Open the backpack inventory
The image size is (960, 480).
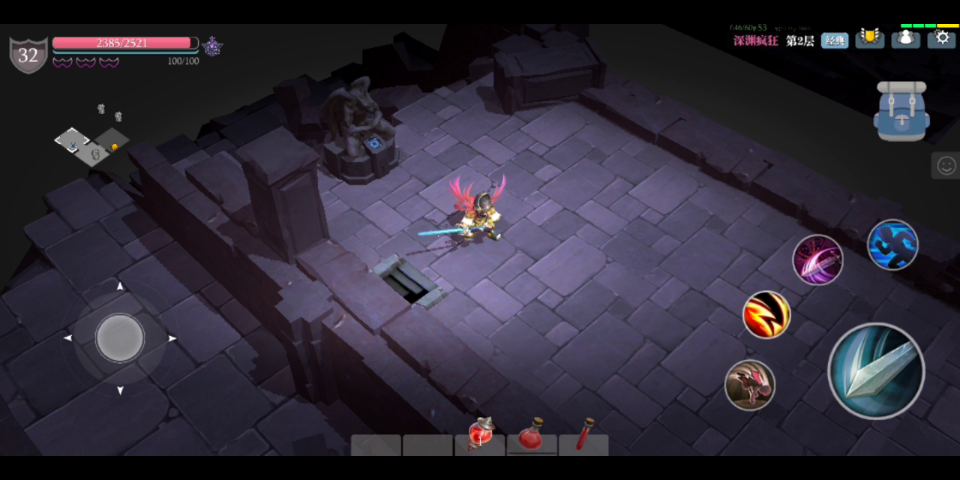[x=903, y=111]
